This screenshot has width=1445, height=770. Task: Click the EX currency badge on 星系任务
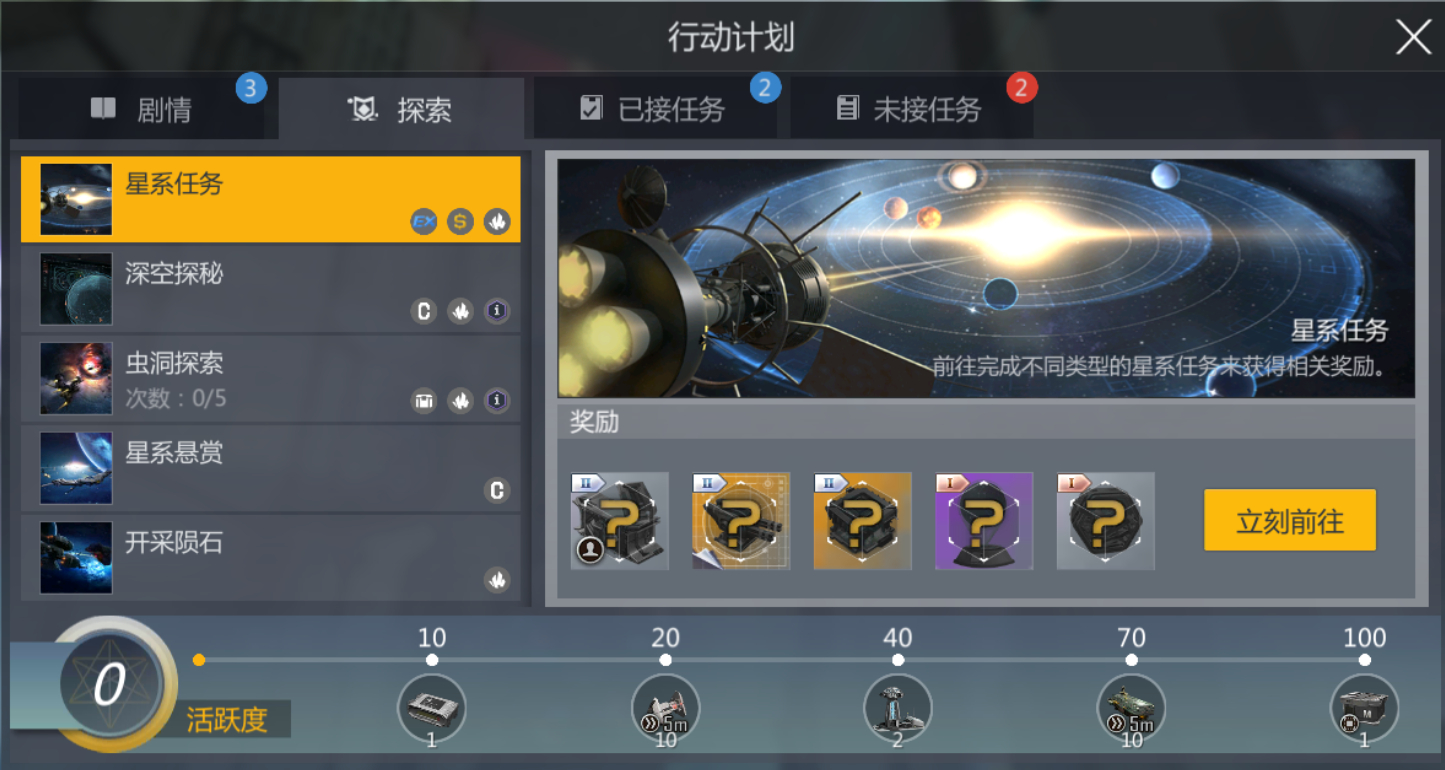pos(421,221)
